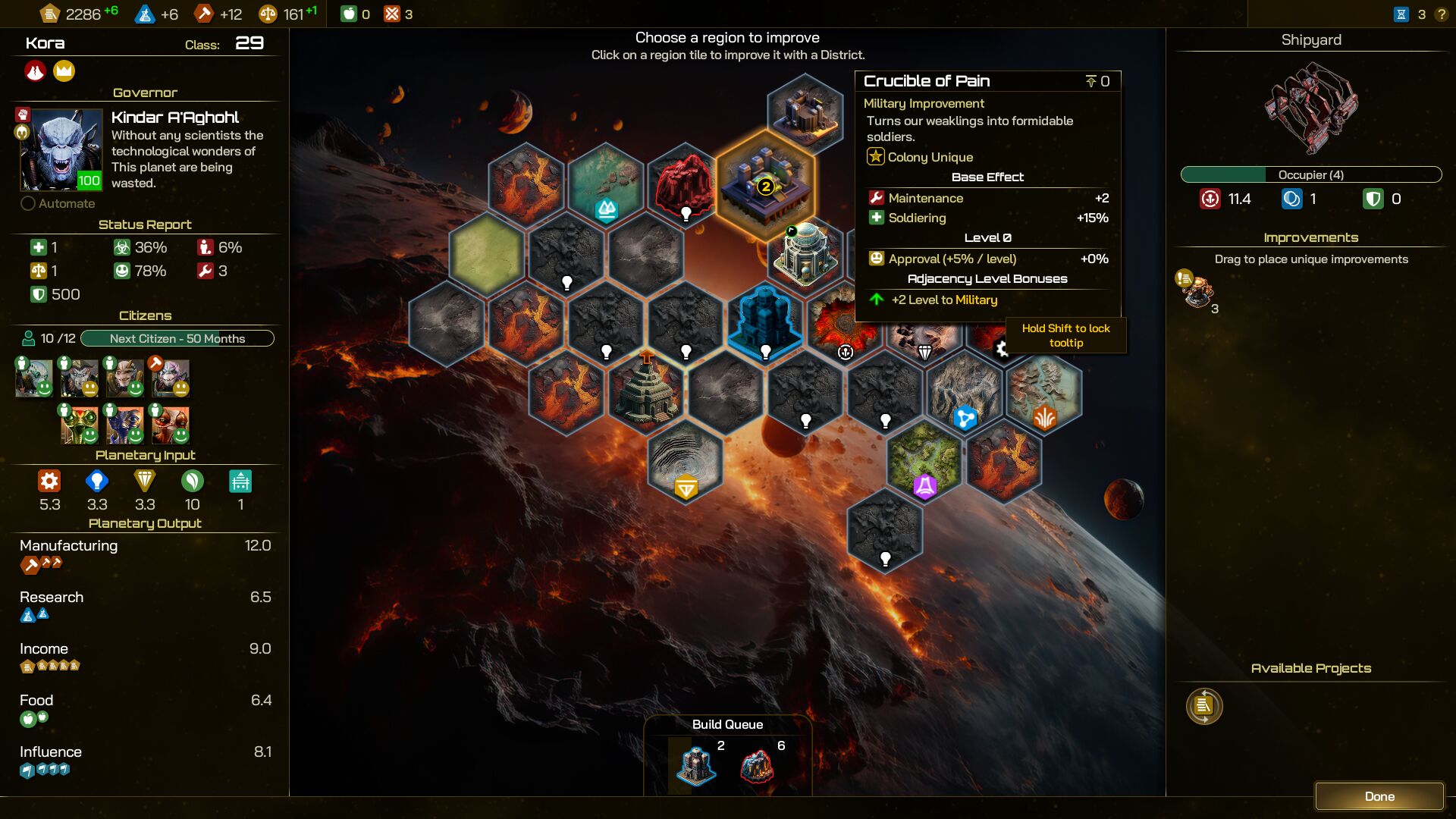Screen dimensions: 1456x819
Task: Confirm with the Done button
Action: (1379, 796)
